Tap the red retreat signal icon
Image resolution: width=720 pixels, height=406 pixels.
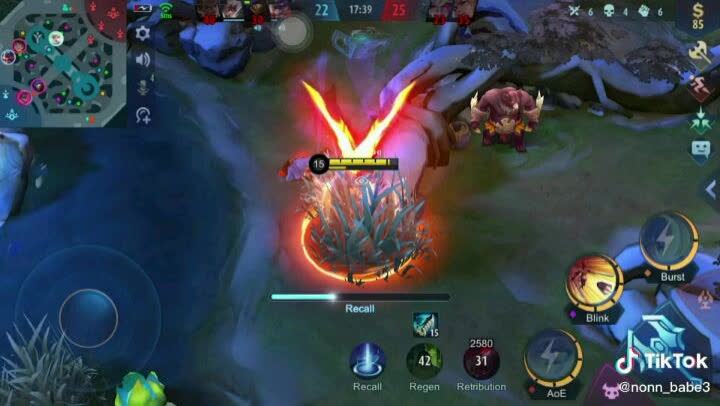point(699,85)
